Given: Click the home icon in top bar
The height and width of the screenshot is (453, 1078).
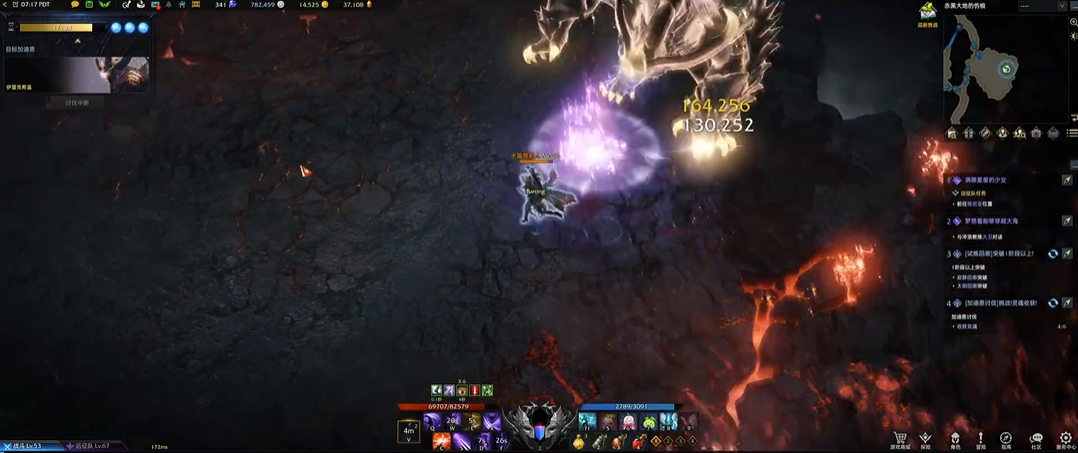Looking at the screenshot, I should [x=182, y=5].
